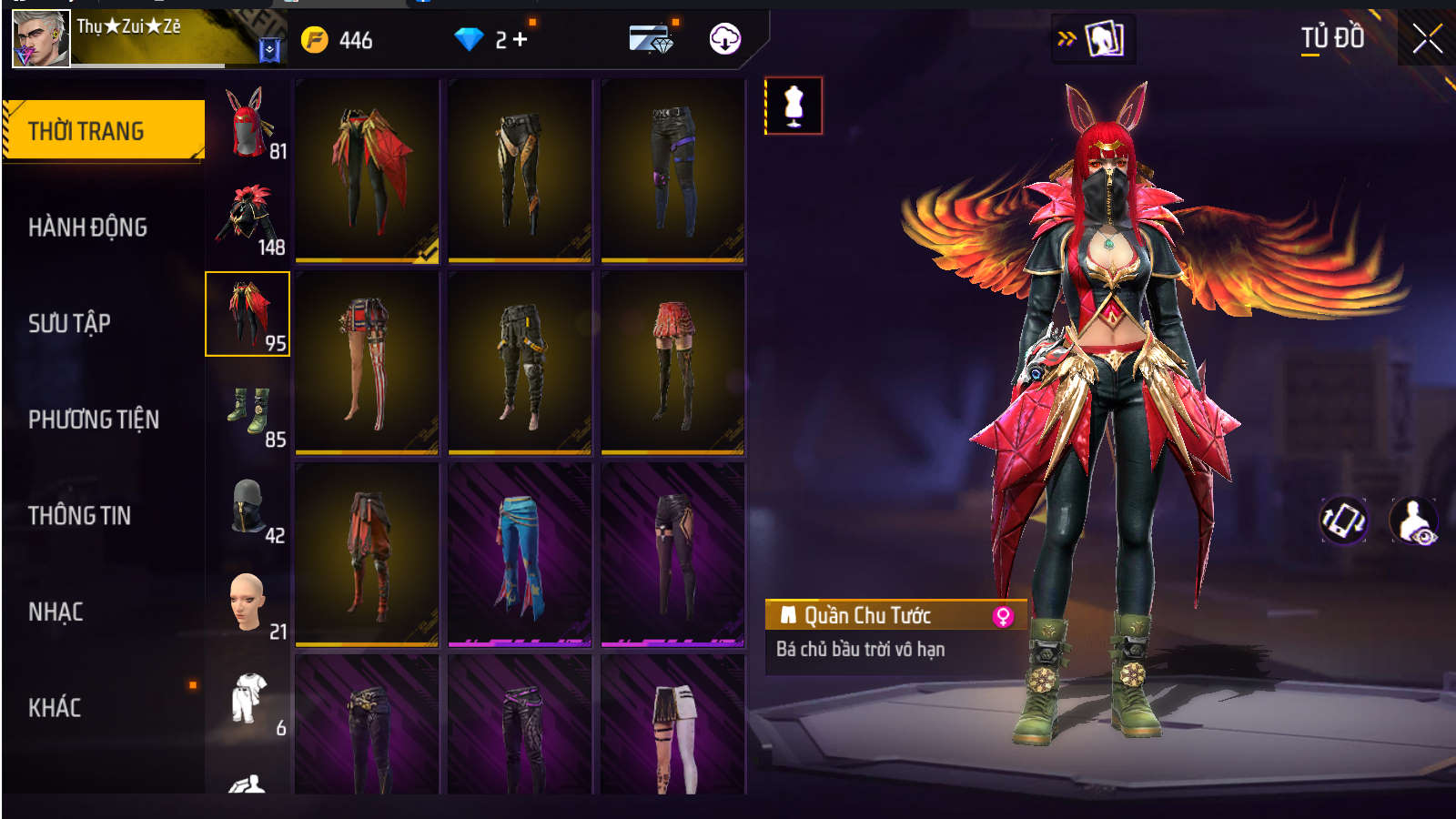This screenshot has width=1456, height=819.
Task: Click the diamond plus top-up button
Action: pos(520,39)
